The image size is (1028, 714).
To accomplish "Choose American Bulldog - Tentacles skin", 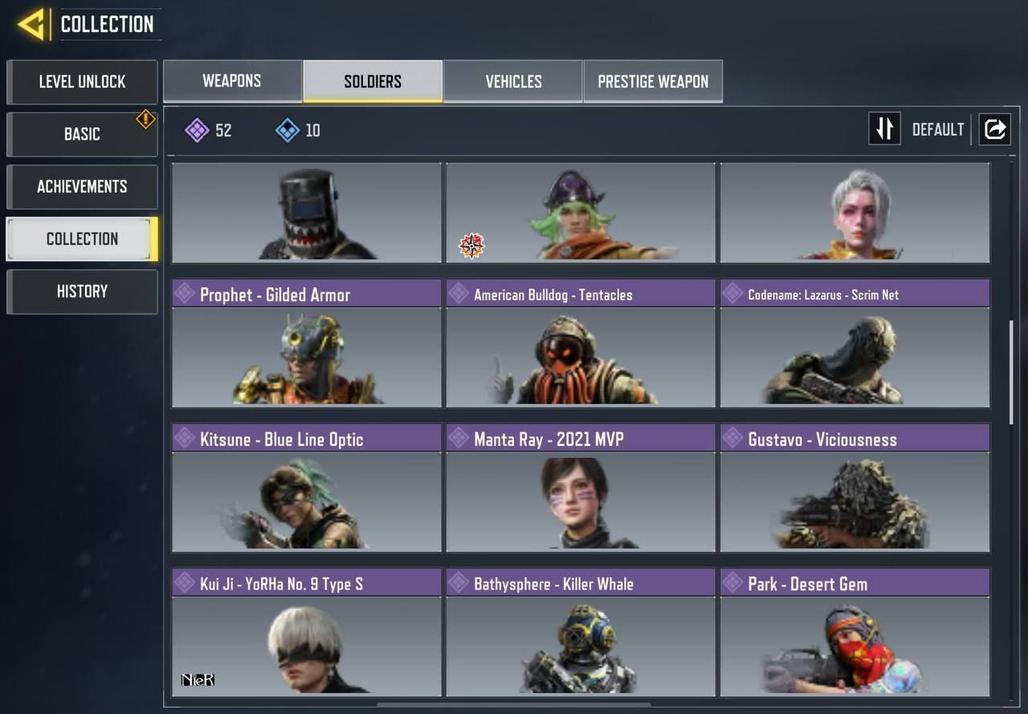I will coord(580,344).
